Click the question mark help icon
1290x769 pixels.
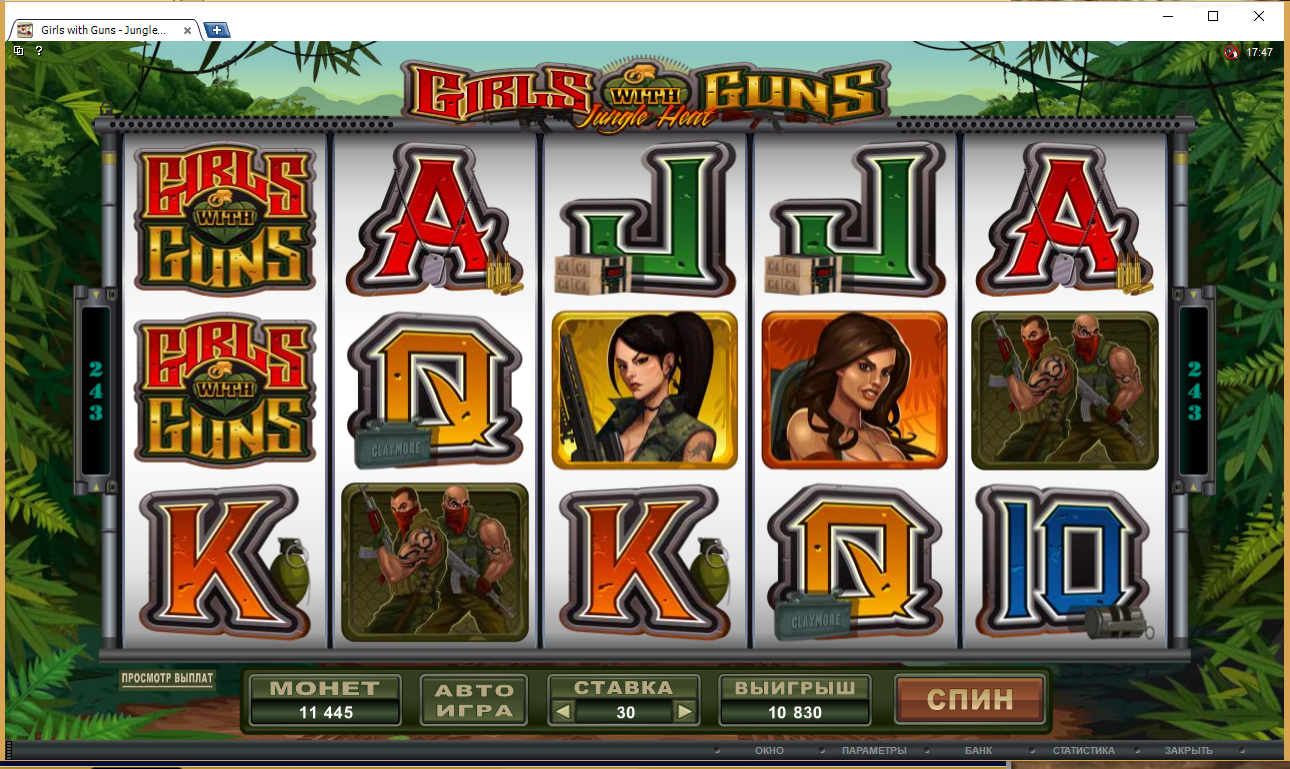coord(39,51)
